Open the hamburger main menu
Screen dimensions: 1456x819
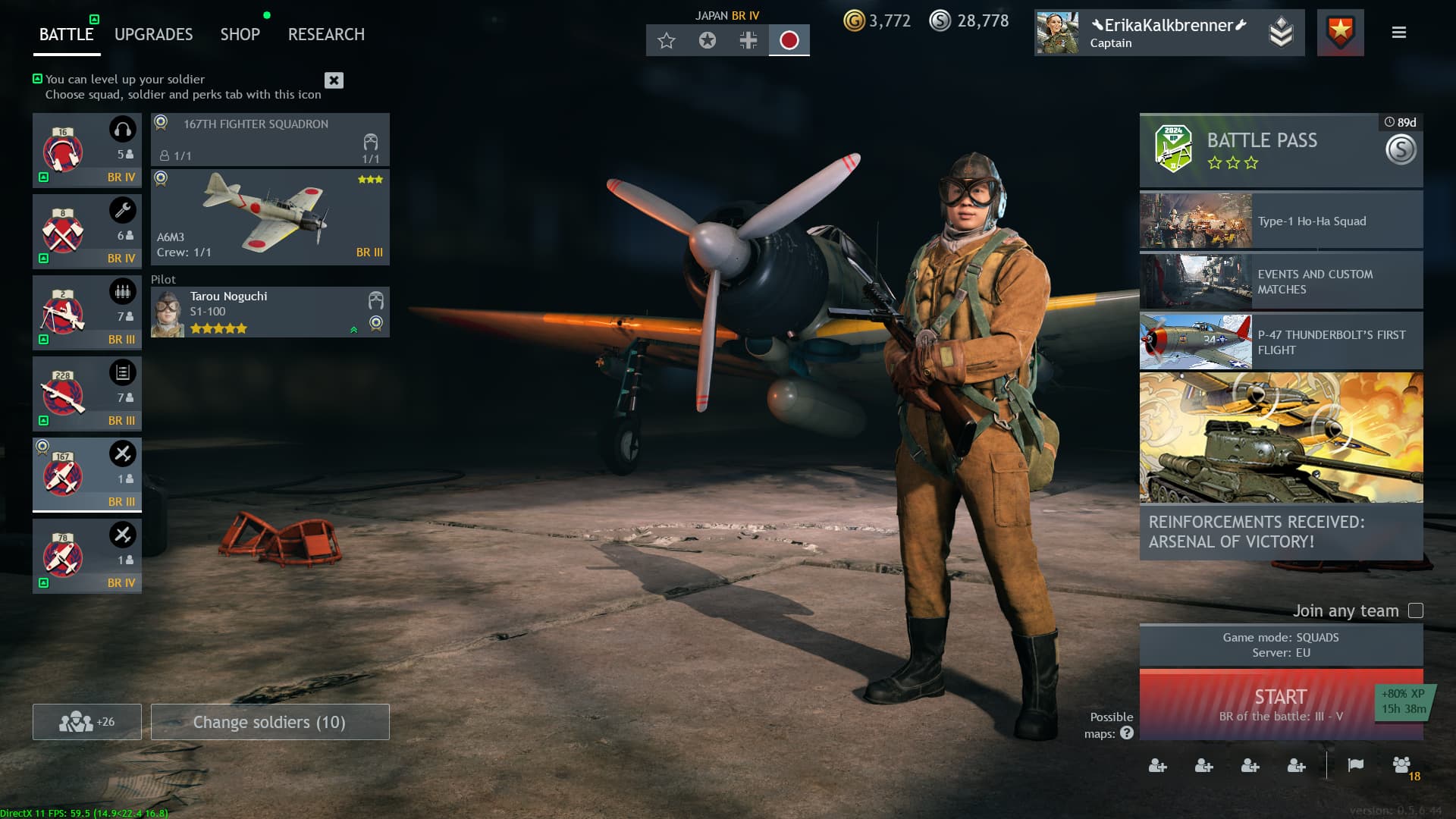click(1399, 33)
